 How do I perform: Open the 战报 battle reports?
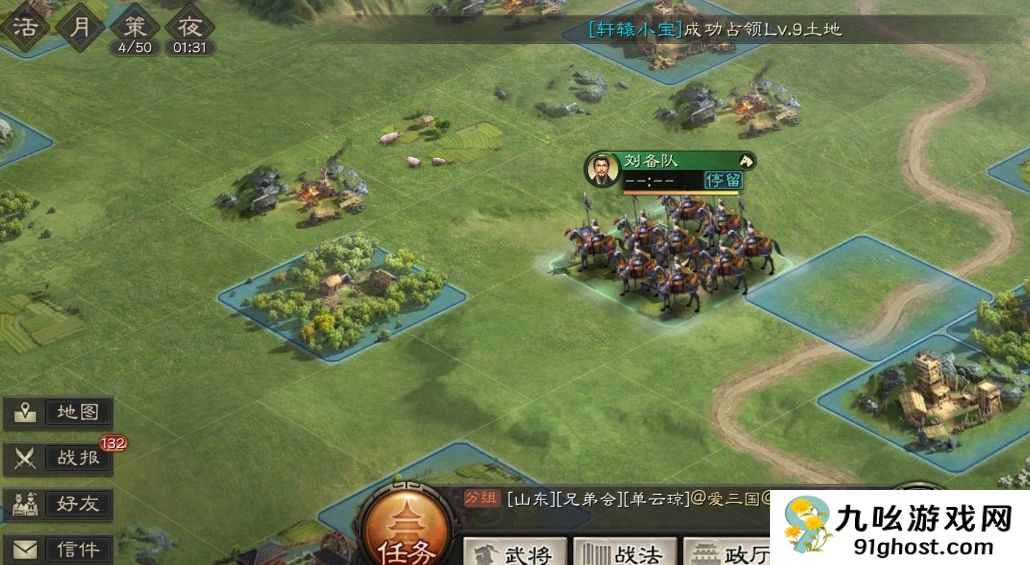[x=58, y=458]
